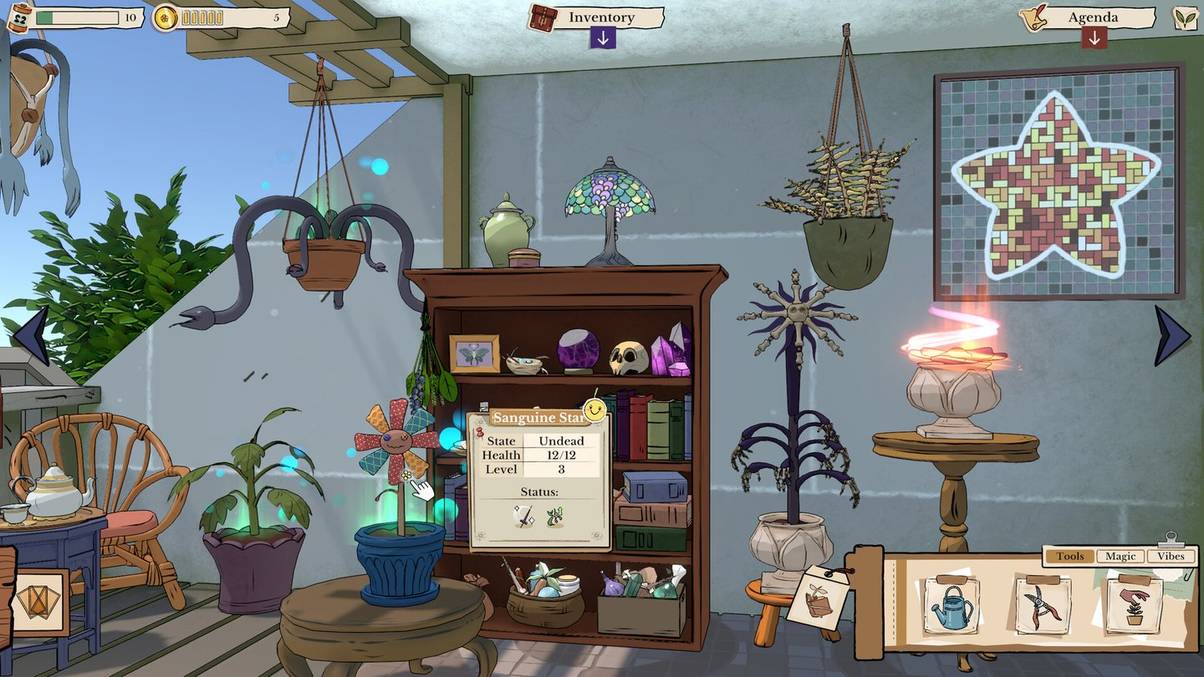
Task: Click the smiley mood badge on Sanguine Star
Action: pos(594,409)
